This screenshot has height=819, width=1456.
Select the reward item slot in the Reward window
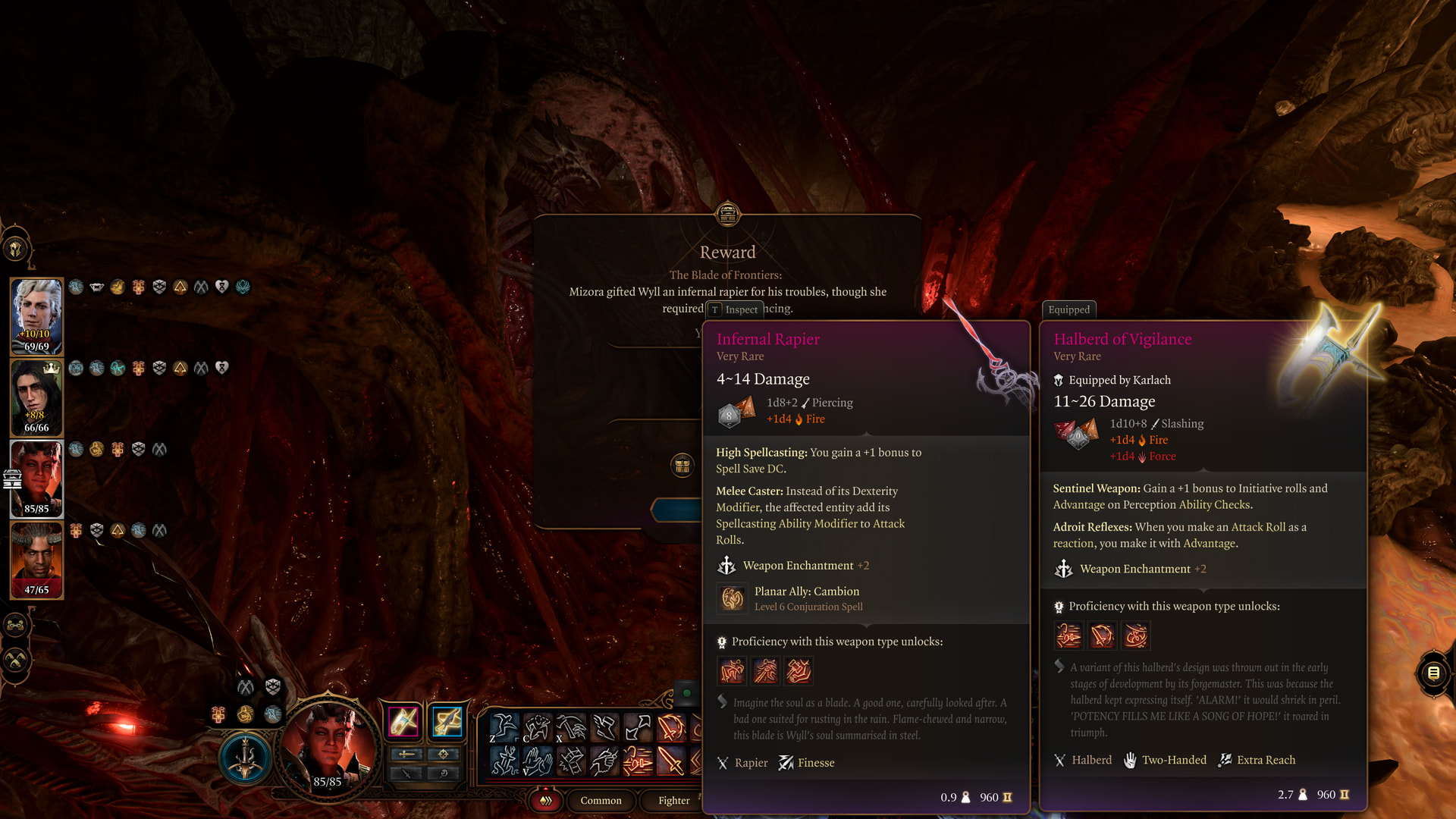pyautogui.click(x=682, y=465)
